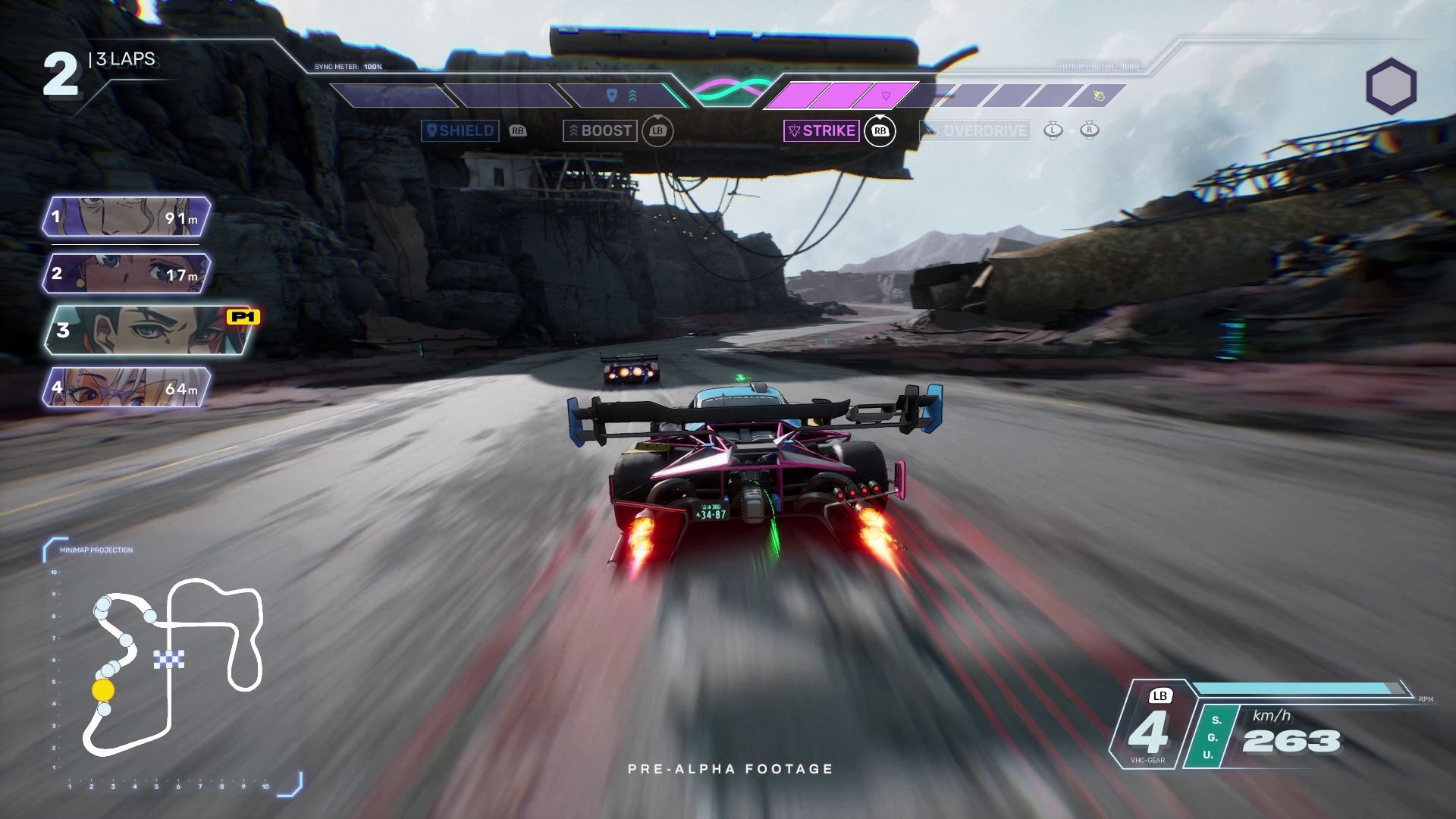Trigger the Boost ability

click(599, 130)
